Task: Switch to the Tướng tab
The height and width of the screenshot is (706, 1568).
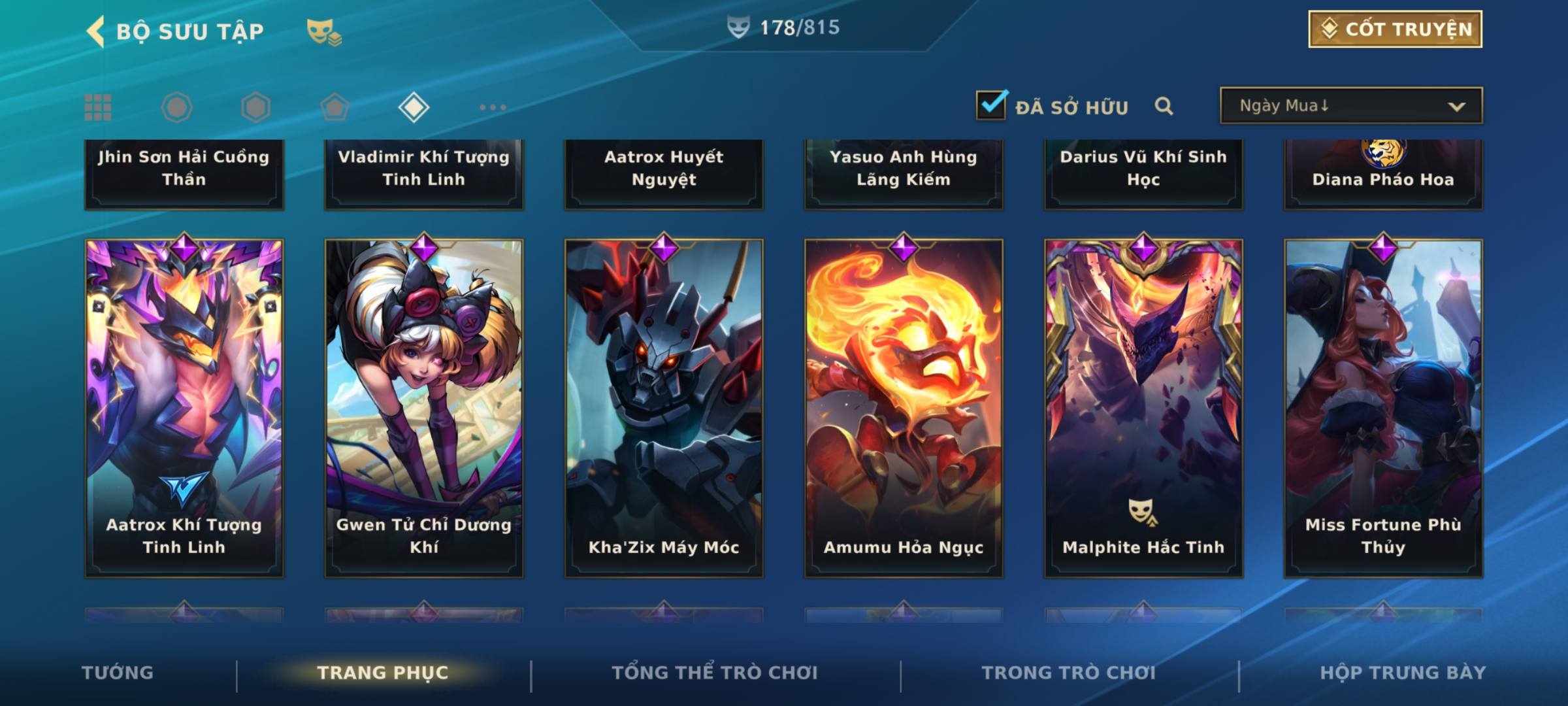Action: 118,673
